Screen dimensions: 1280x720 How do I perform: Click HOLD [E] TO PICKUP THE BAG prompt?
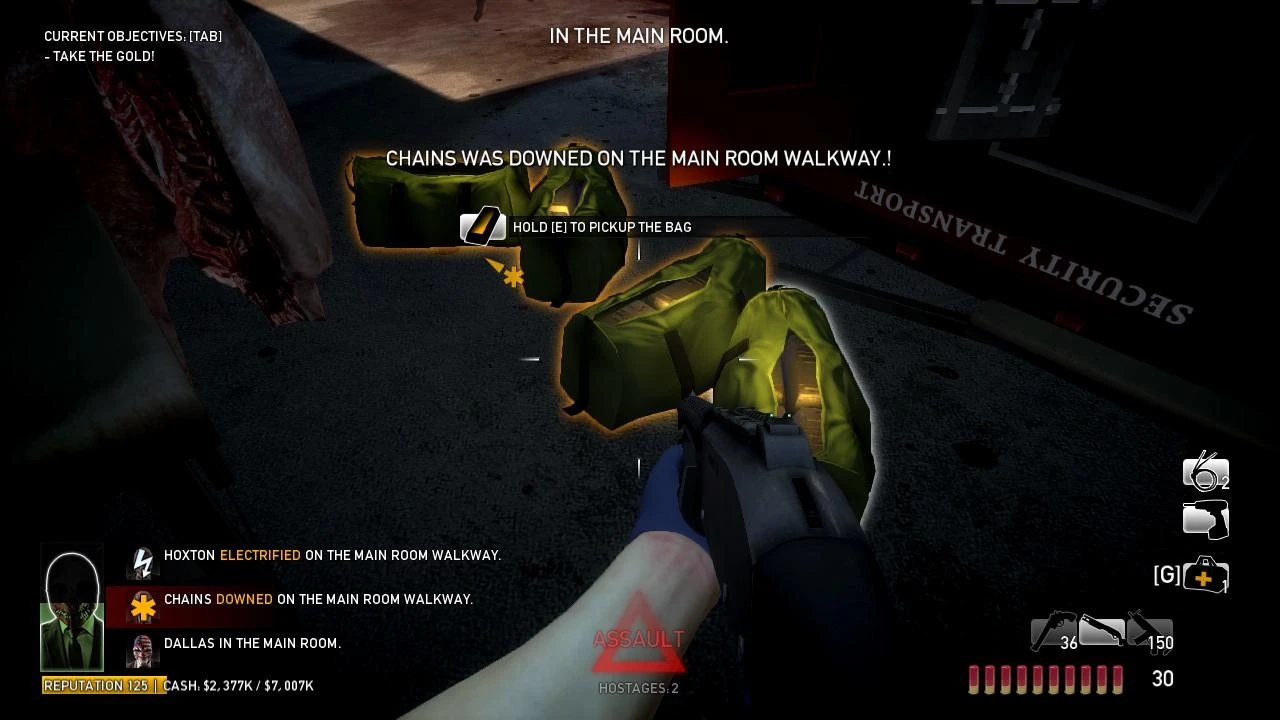pos(601,227)
